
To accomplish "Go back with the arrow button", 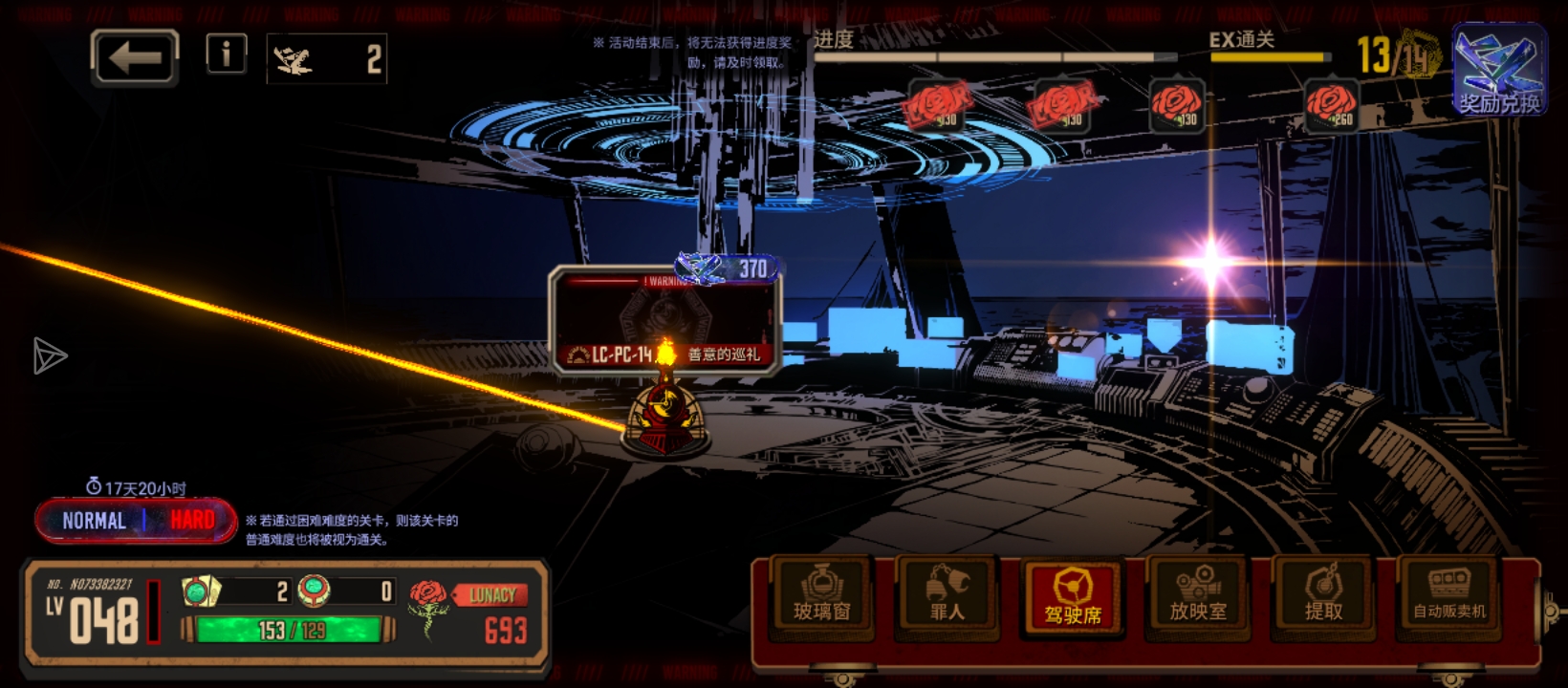I will (135, 58).
